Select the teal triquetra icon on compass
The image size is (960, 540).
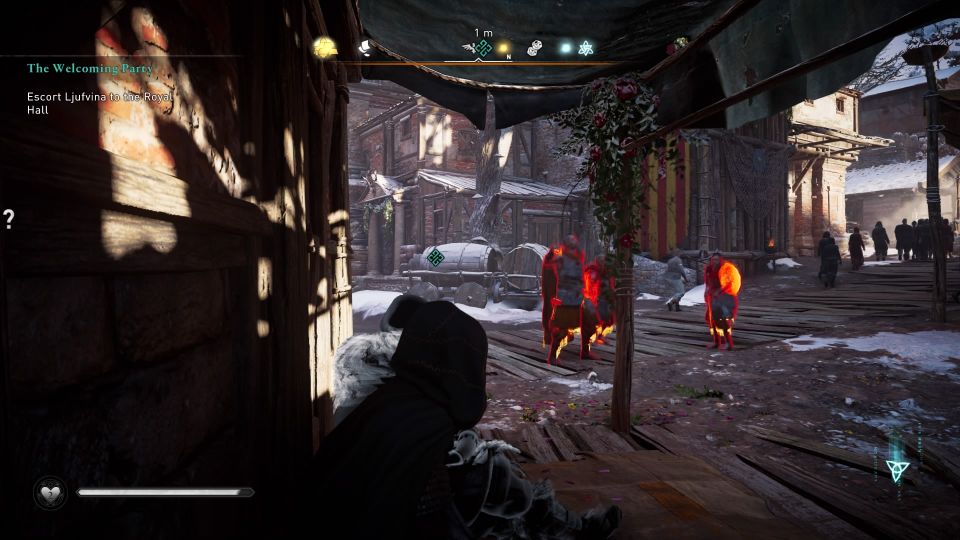pyautogui.click(x=586, y=47)
